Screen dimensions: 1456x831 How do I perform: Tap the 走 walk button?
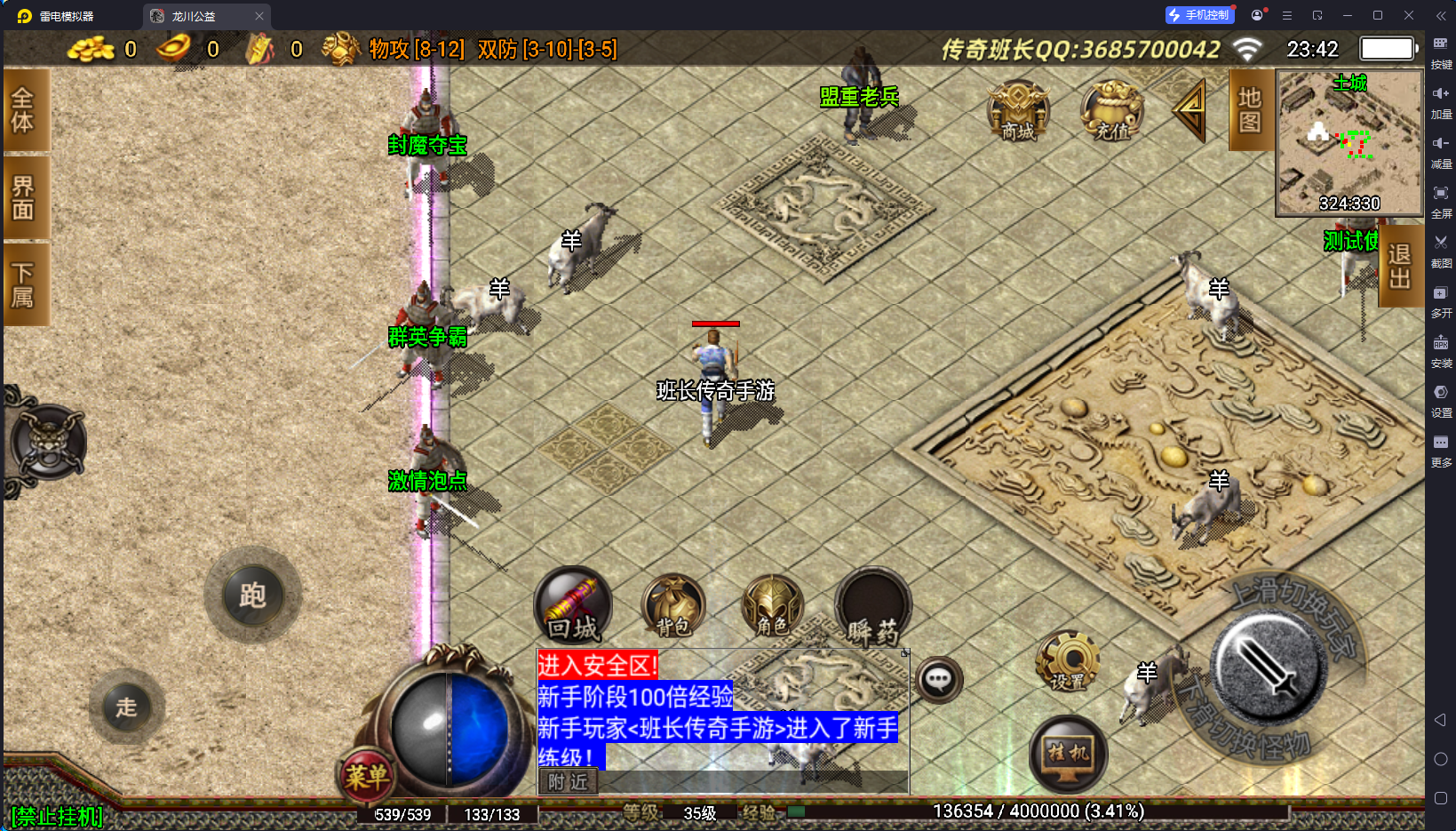(x=127, y=707)
